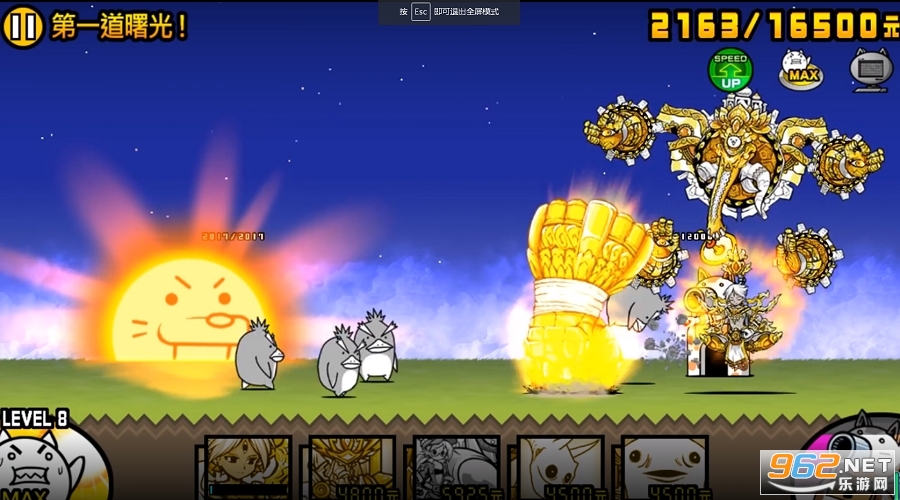900x500 pixels.
Task: Deploy the pointy-eared cat unit slot
Action: click(x=560, y=467)
